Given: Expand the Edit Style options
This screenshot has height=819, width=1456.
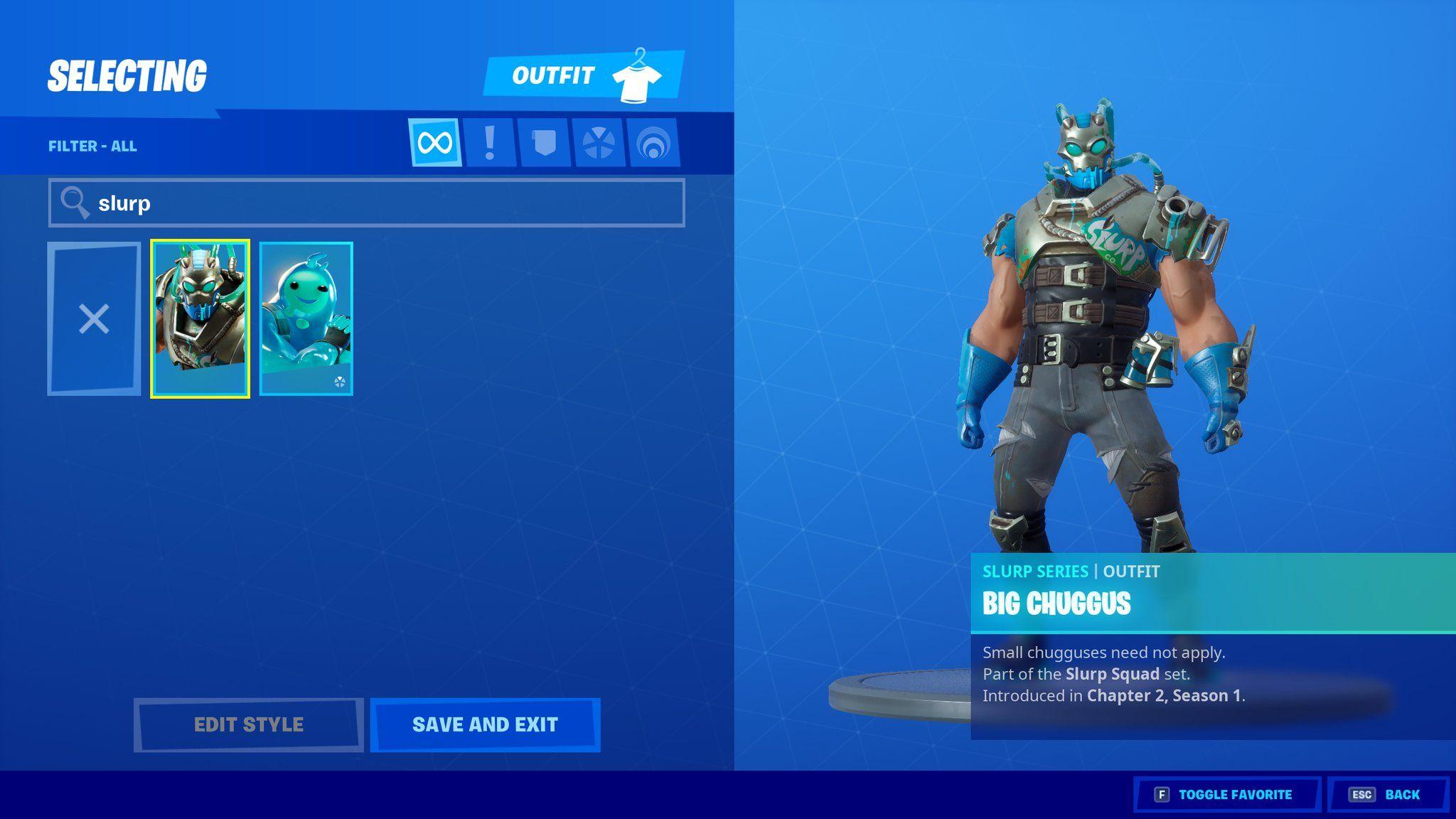Looking at the screenshot, I should tap(248, 724).
